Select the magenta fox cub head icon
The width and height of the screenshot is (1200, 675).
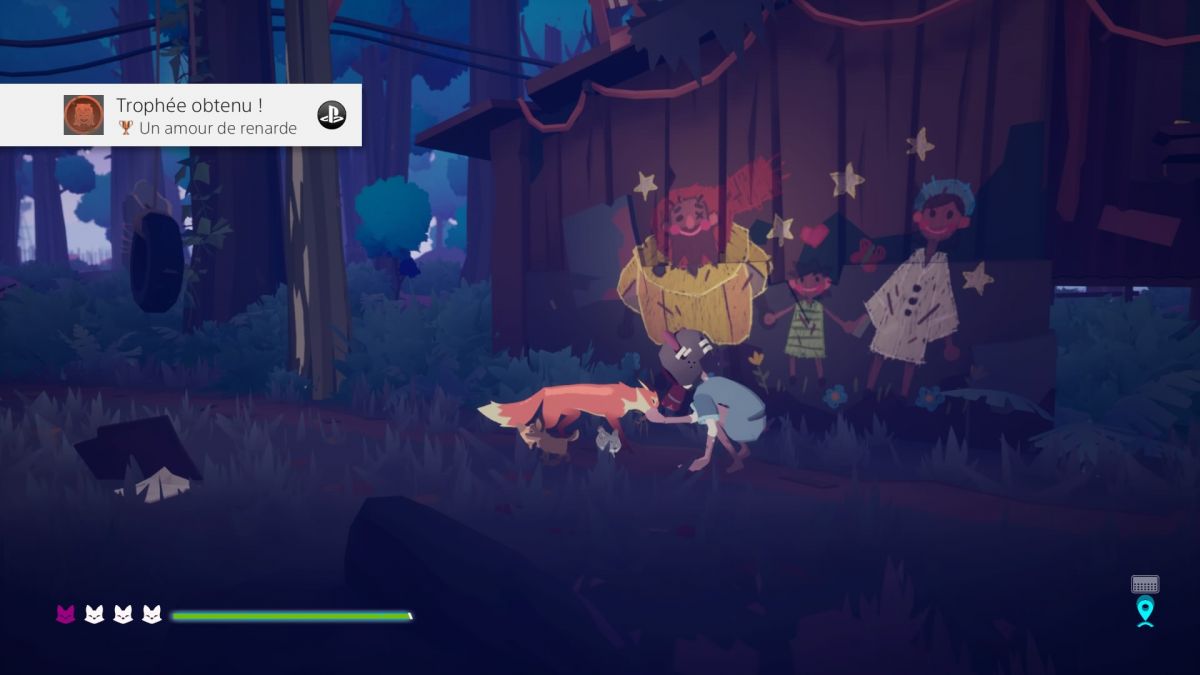pyautogui.click(x=66, y=614)
